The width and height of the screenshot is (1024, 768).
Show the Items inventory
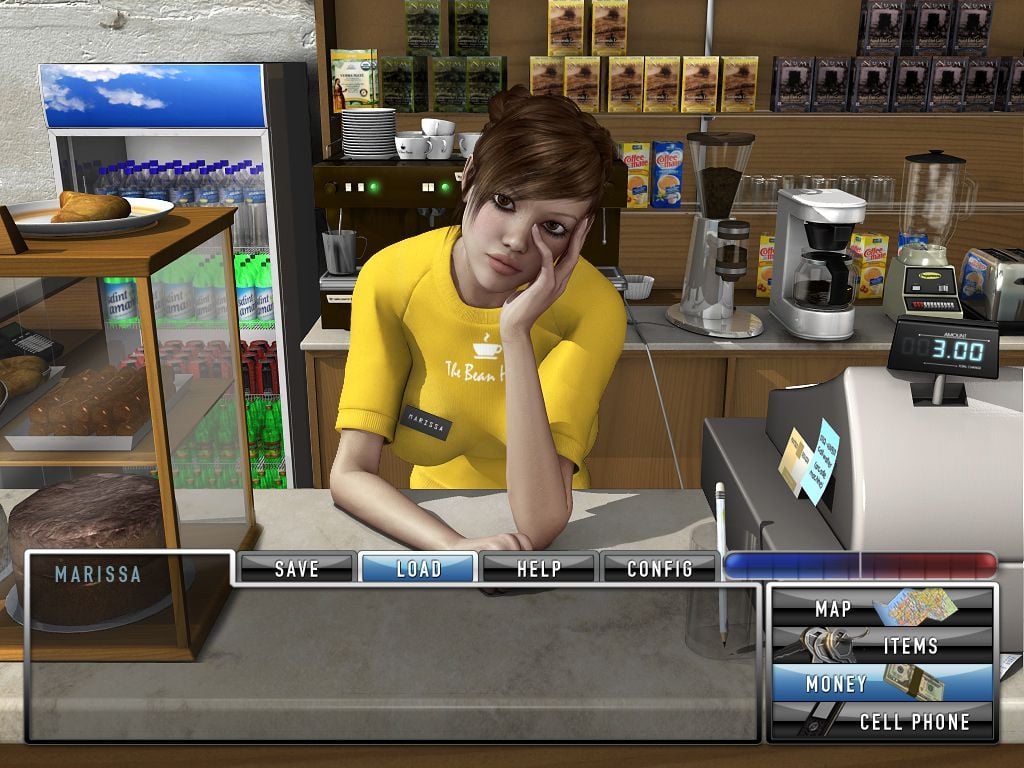tap(882, 646)
